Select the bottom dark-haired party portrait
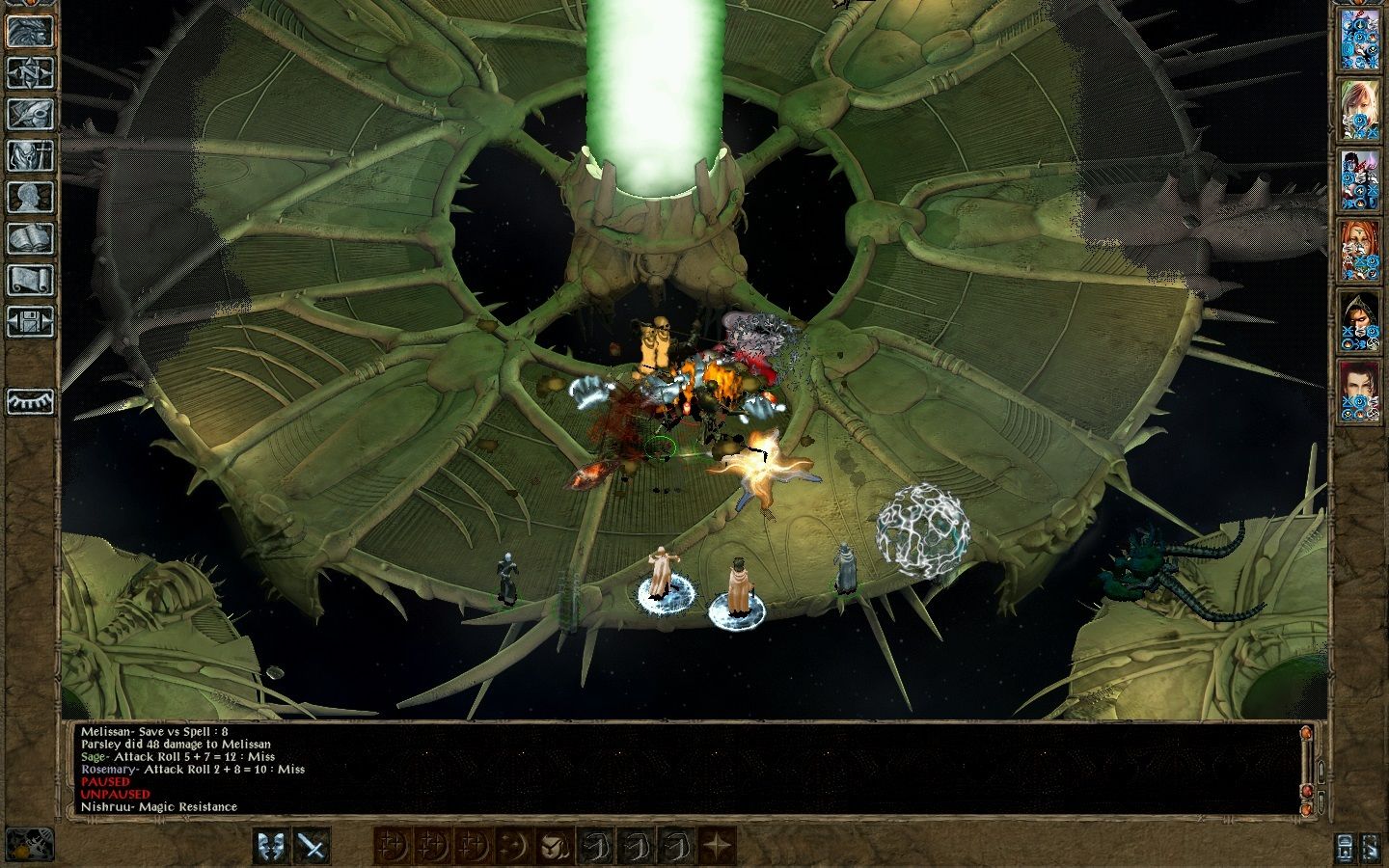The width and height of the screenshot is (1389, 868). [x=1360, y=391]
